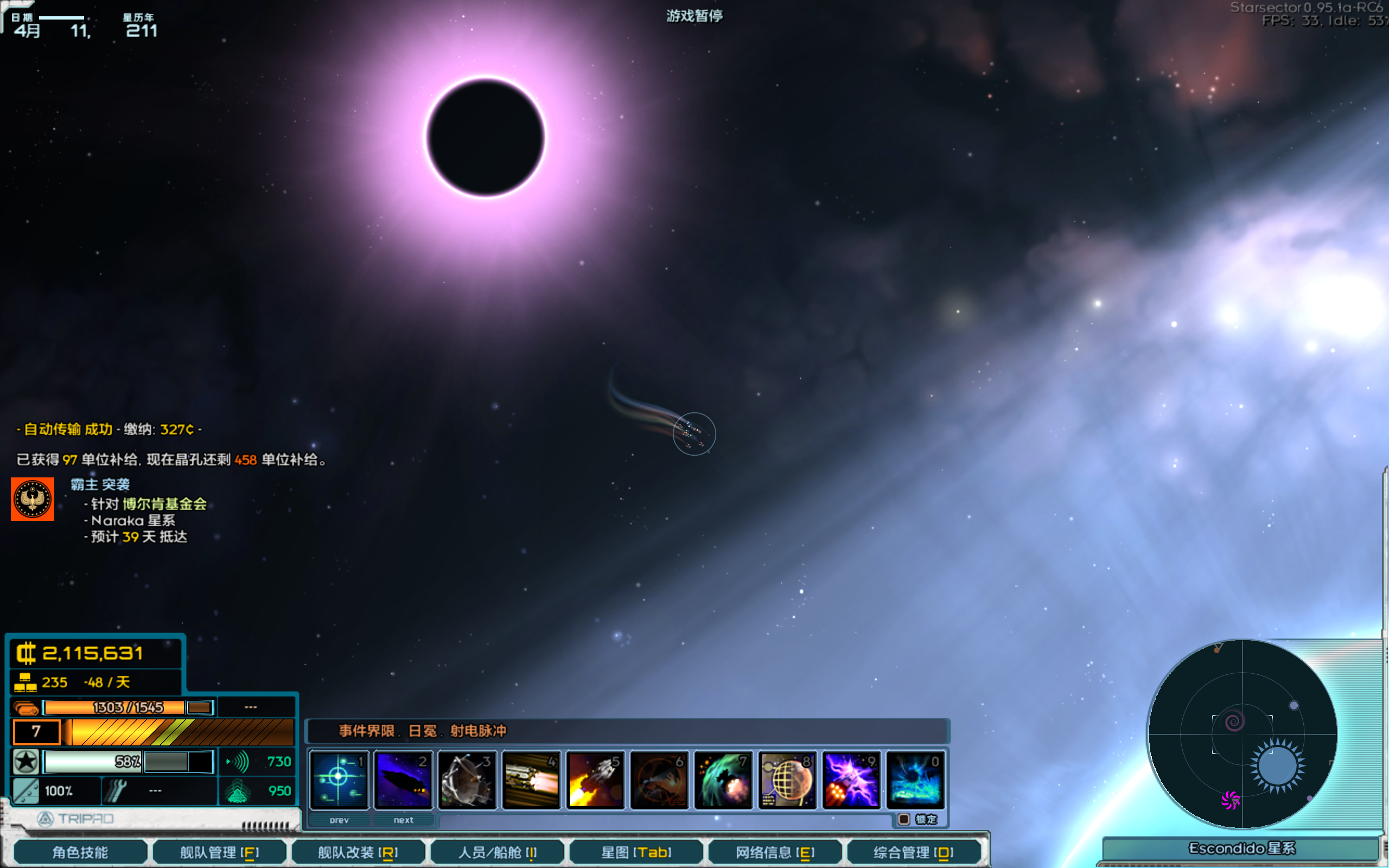This screenshot has height=868, width=1389.
Task: Open fleet management 舰队管理
Action: [219, 852]
